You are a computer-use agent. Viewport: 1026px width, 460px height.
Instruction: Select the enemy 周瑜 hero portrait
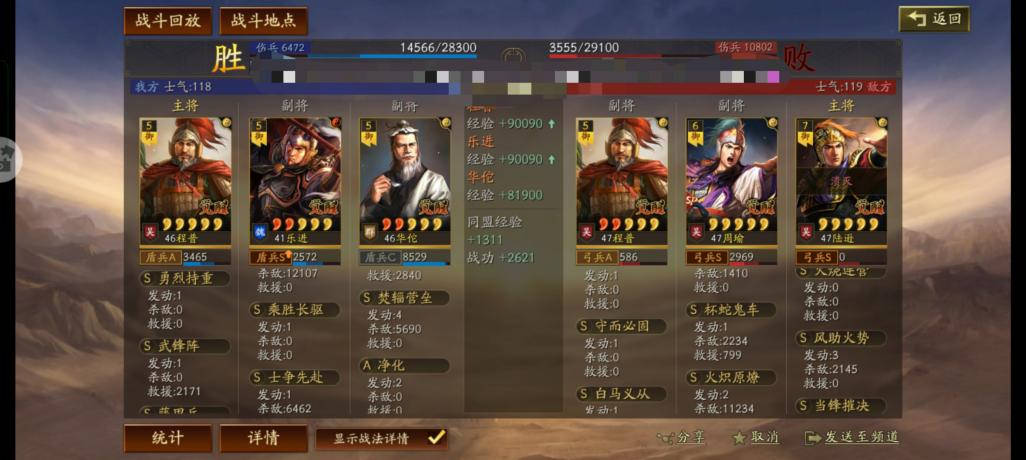[x=731, y=175]
